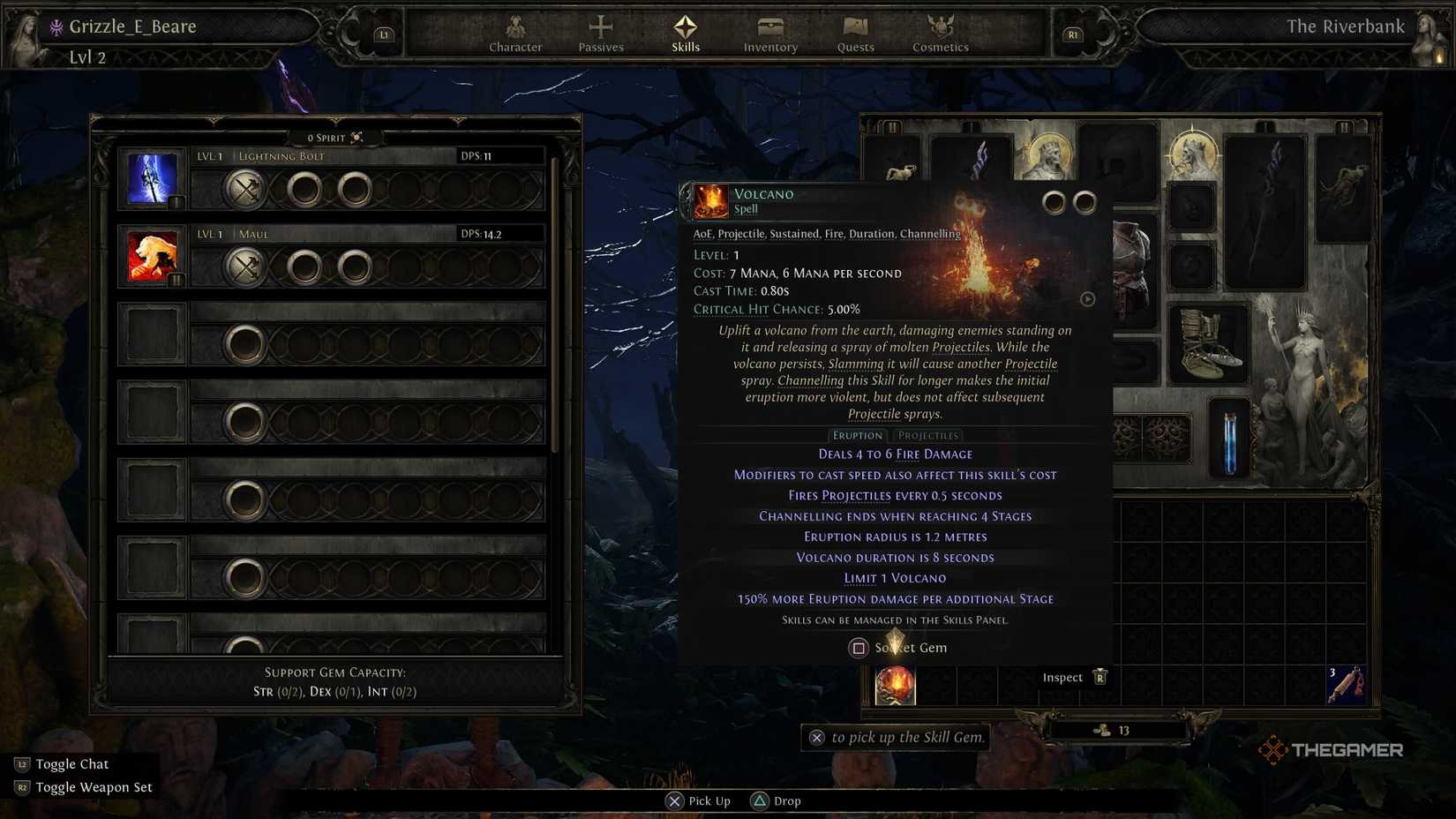Select the Lightning Bolt skill icon
Screen dimensions: 1456x819
click(x=152, y=178)
